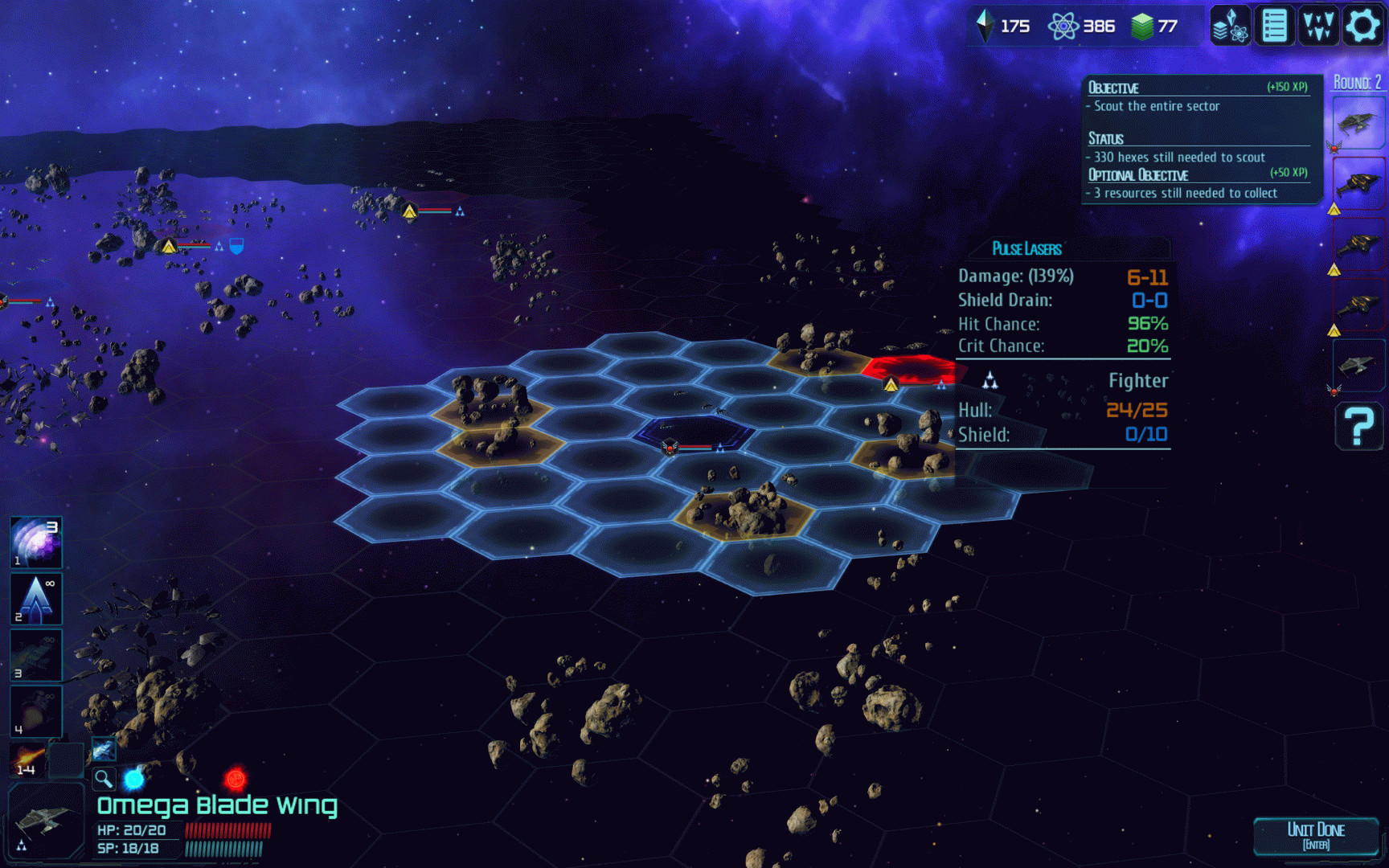1389x868 pixels.
Task: Select the dimmed ability slot 4
Action: click(35, 711)
